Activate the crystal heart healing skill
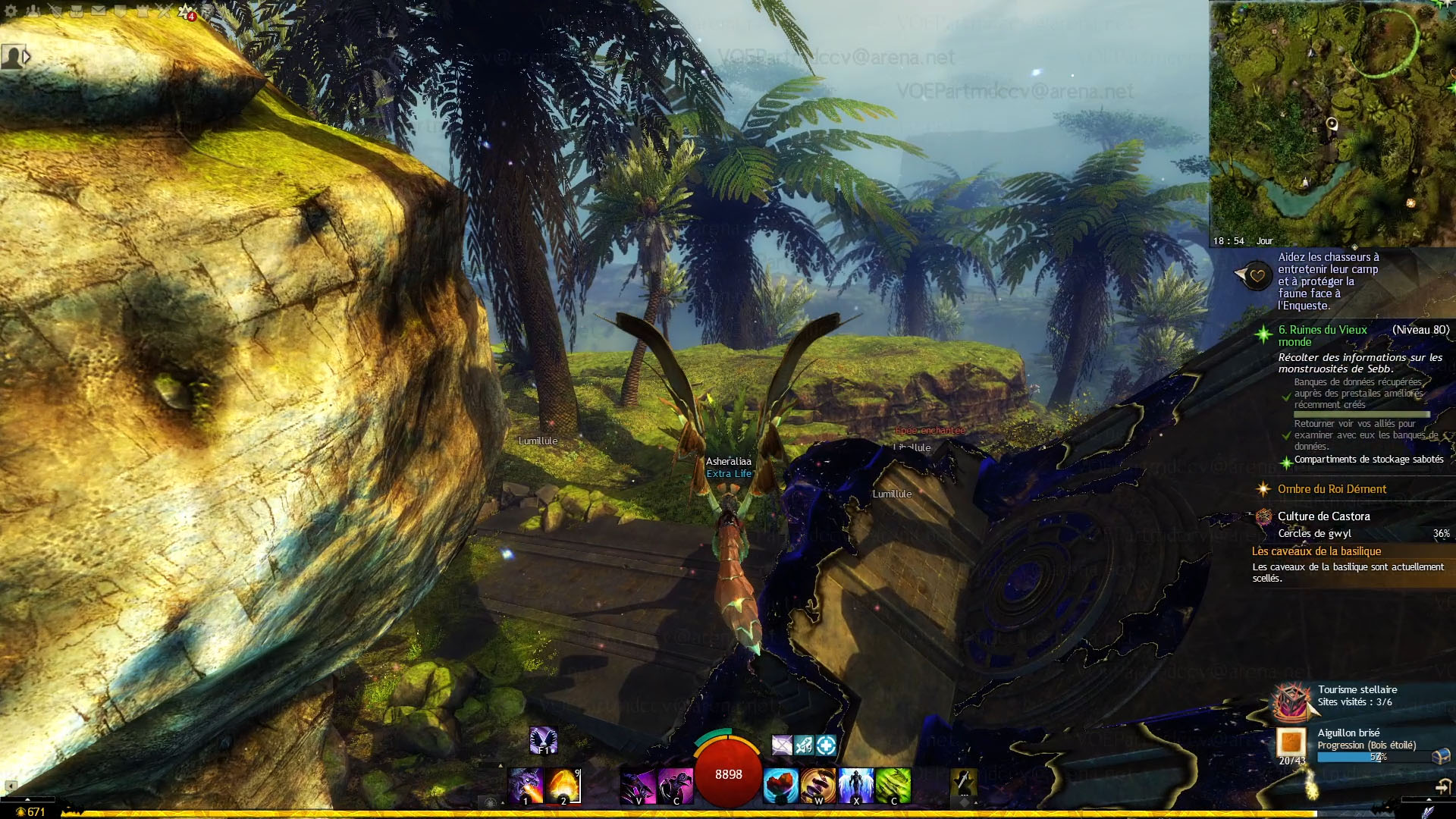This screenshot has width=1456, height=819. 780,785
